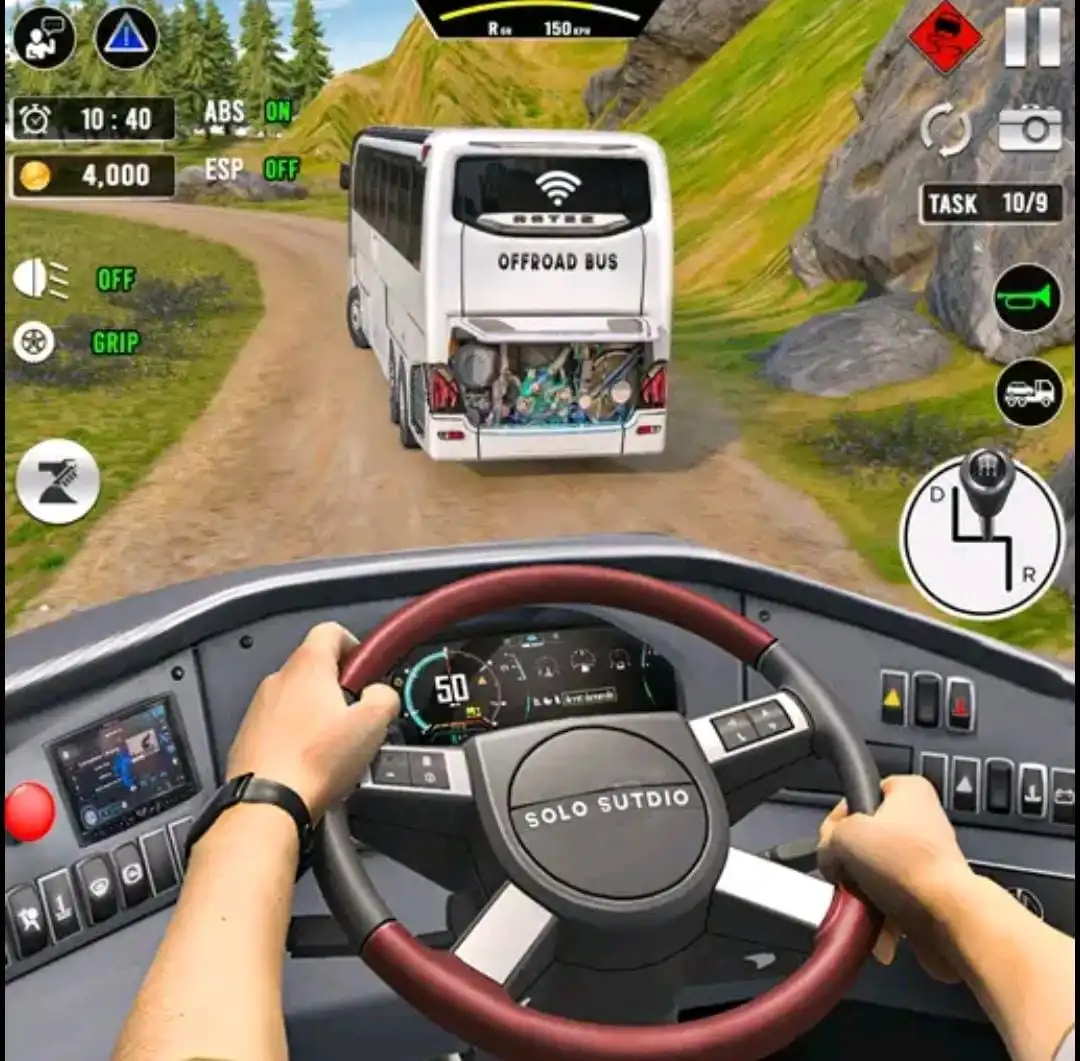The height and width of the screenshot is (1061, 1080).
Task: Honk the green horn button
Action: pyautogui.click(x=1028, y=298)
